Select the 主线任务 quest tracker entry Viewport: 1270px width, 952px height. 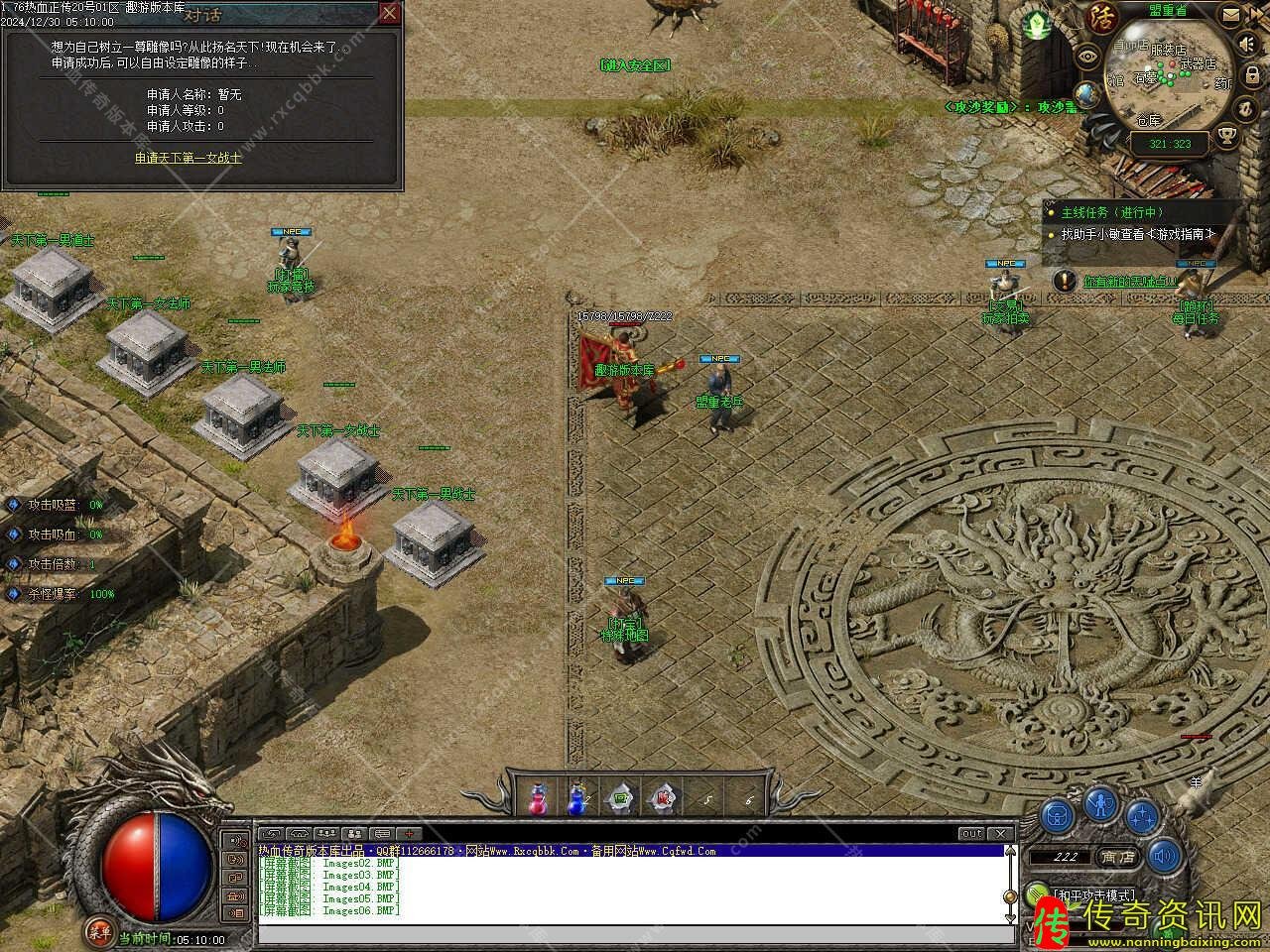pyautogui.click(x=1111, y=212)
